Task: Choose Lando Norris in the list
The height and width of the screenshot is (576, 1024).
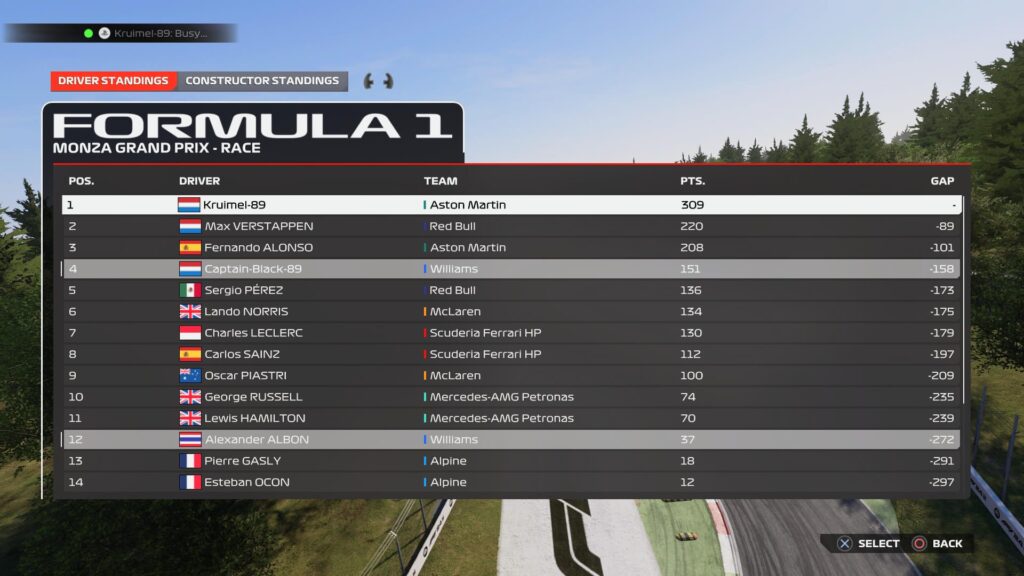Action: (x=510, y=311)
